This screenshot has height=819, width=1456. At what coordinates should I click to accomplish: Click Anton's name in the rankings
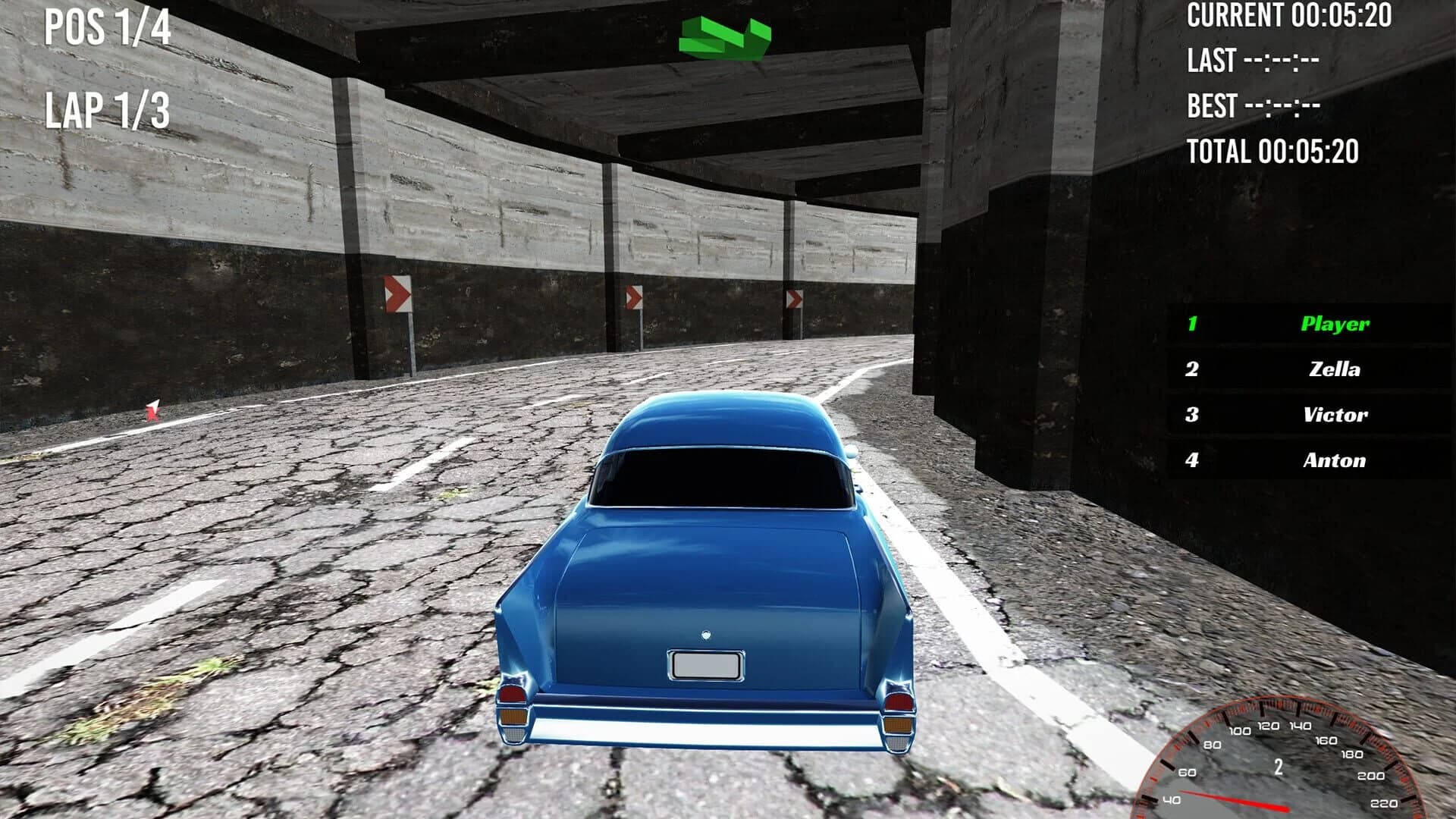pyautogui.click(x=1335, y=460)
